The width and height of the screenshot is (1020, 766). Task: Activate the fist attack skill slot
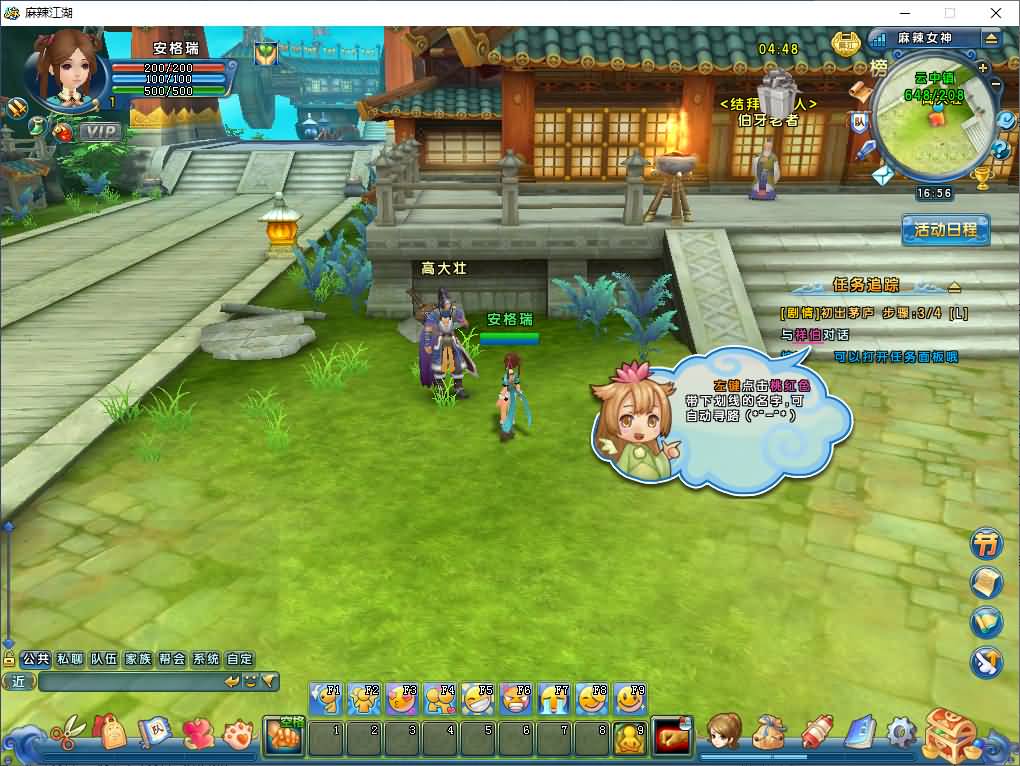pos(284,736)
